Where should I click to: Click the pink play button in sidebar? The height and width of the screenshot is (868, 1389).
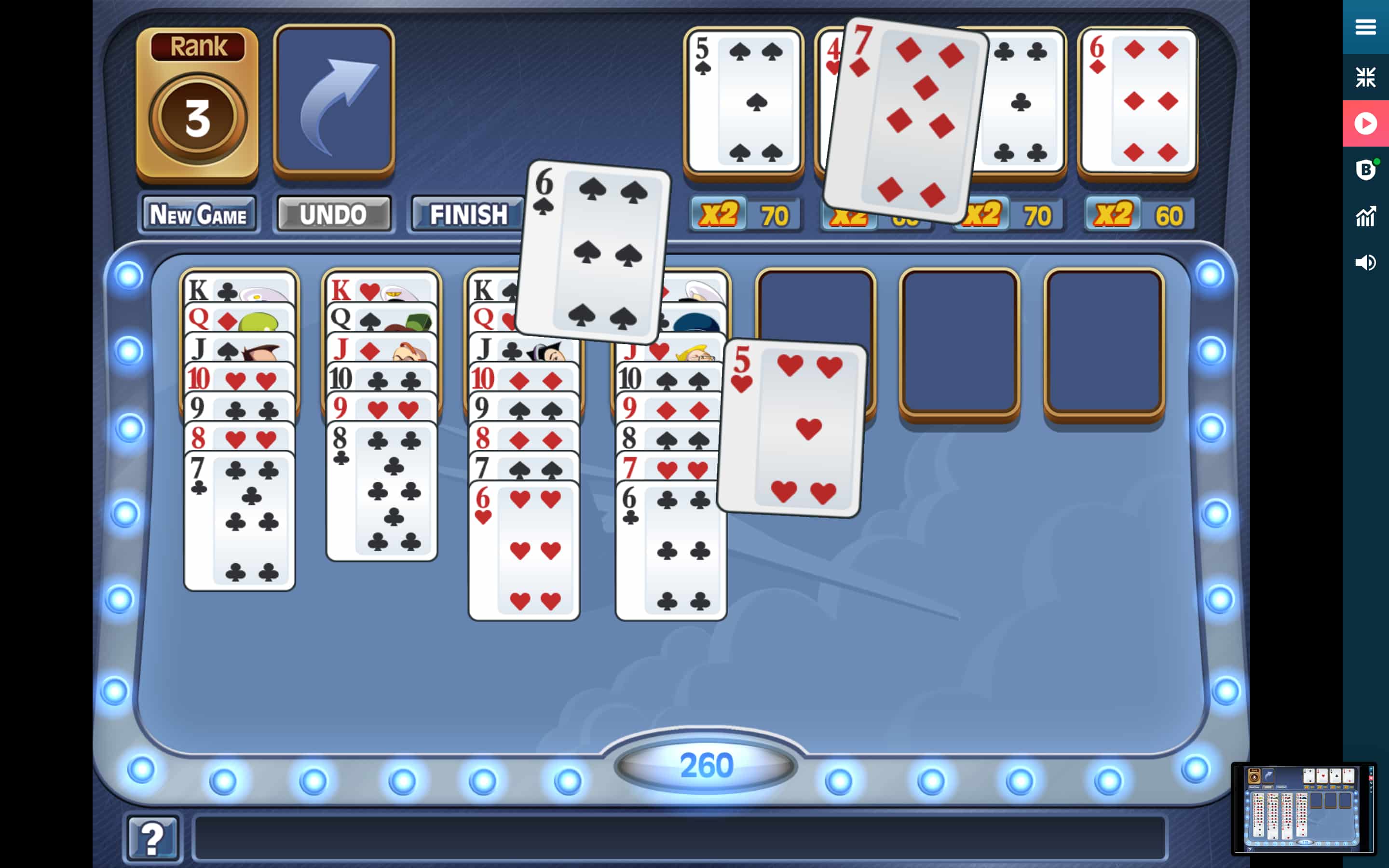coord(1365,123)
